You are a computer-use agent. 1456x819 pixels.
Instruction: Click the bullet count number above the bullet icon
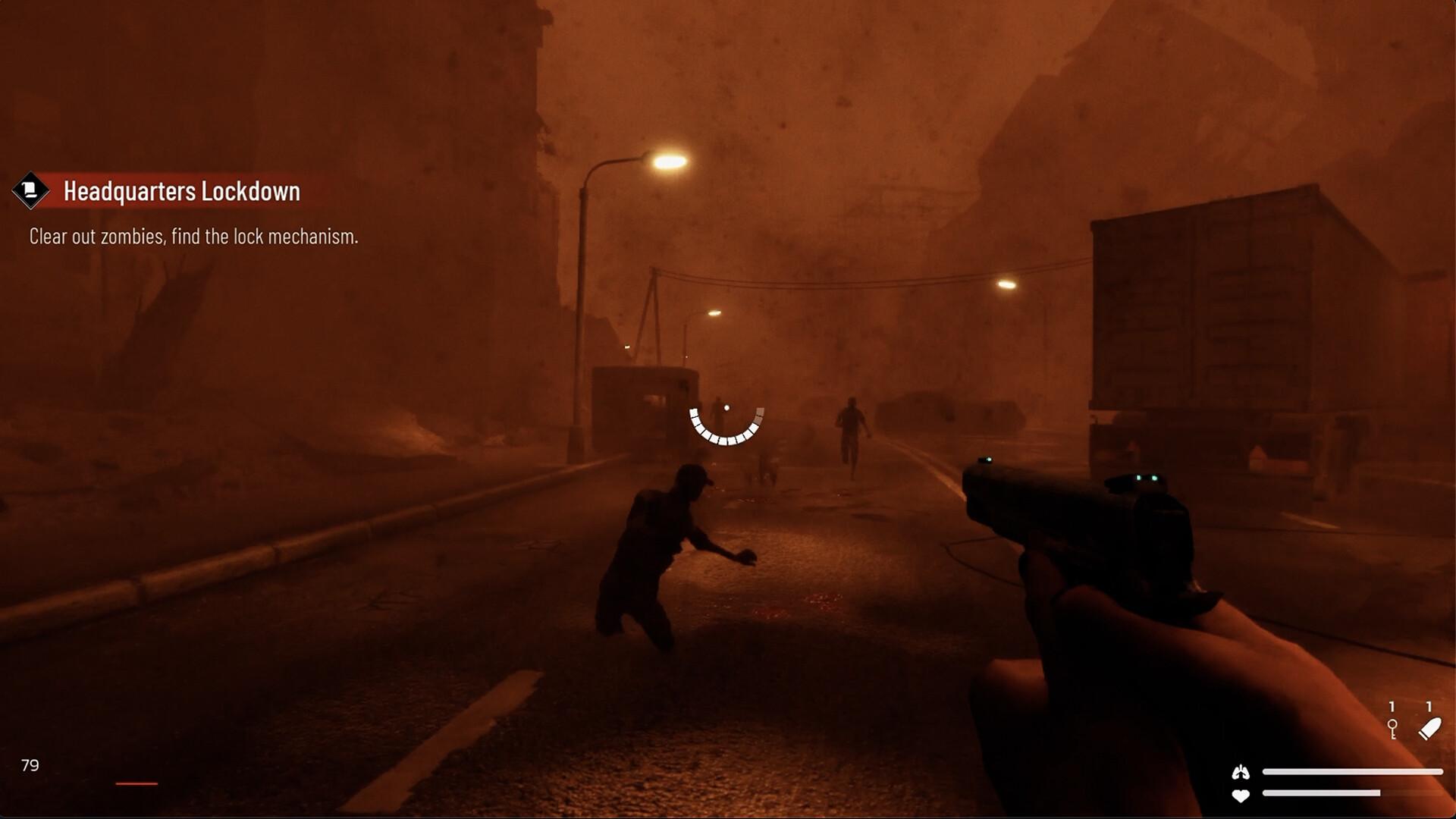click(x=1429, y=705)
